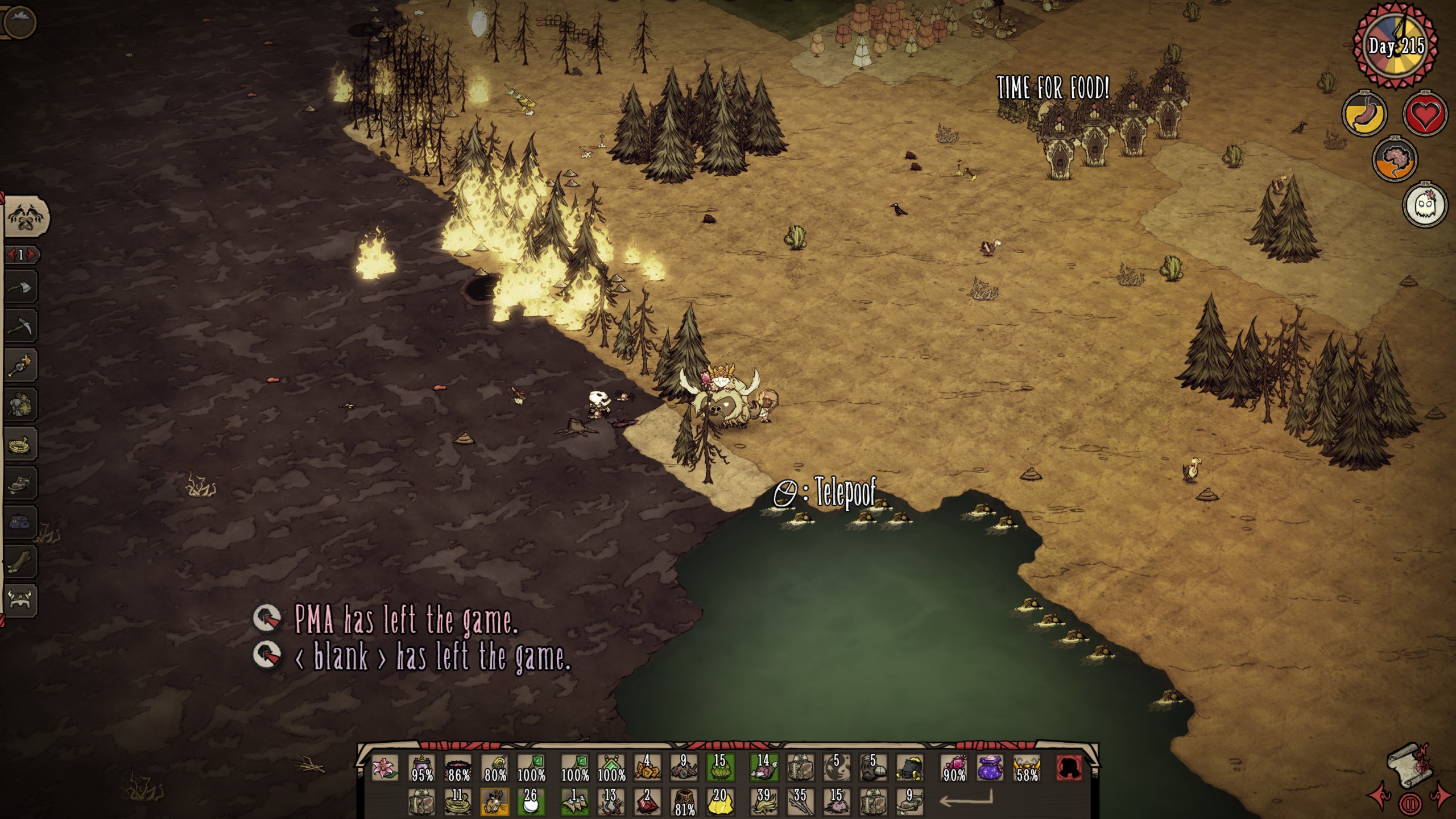Select the snowball stack of 26
This screenshot has height=819, width=1456.
pyautogui.click(x=531, y=801)
